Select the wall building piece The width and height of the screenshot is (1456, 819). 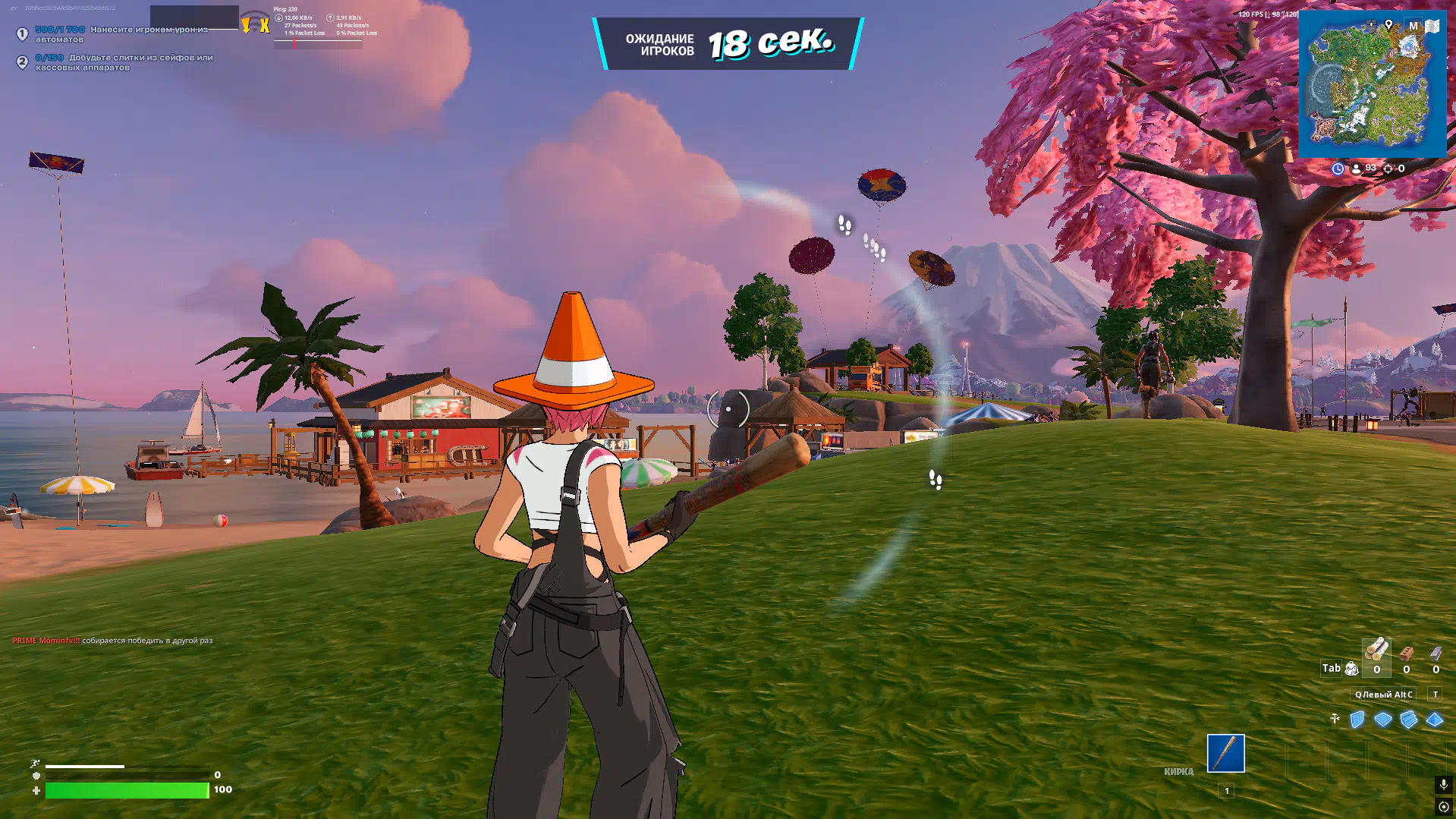(x=1357, y=720)
